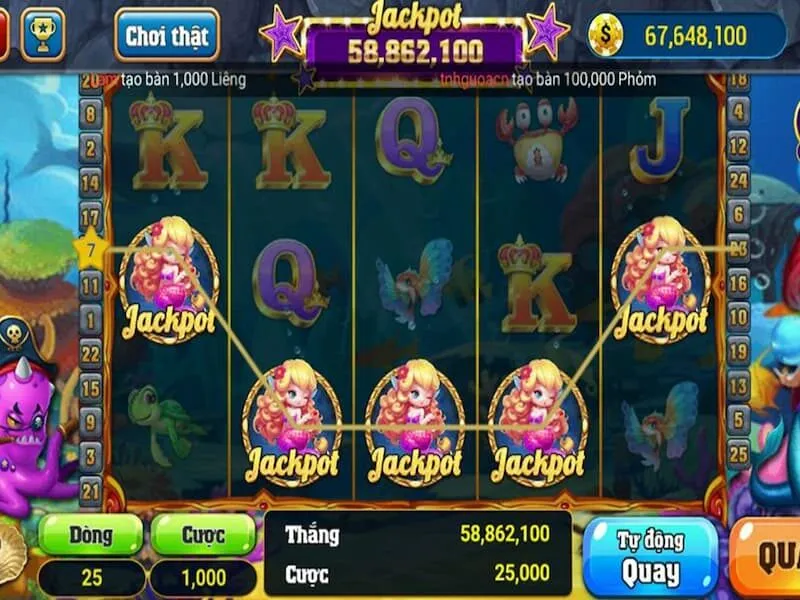Open the trophy leaderboard icon
Image resolution: width=800 pixels, height=600 pixels.
42,34
